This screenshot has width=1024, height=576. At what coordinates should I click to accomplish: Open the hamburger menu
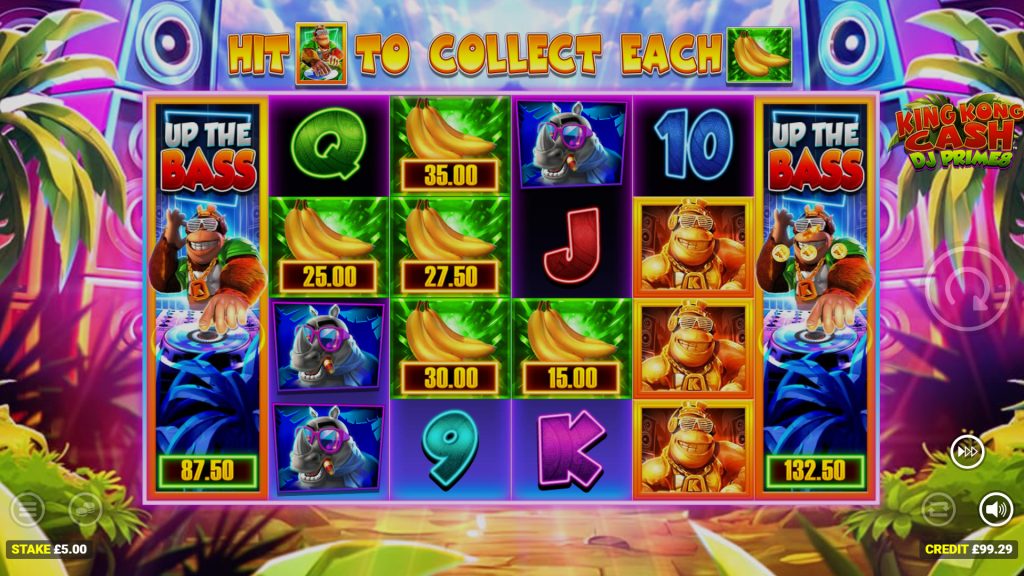point(27,510)
